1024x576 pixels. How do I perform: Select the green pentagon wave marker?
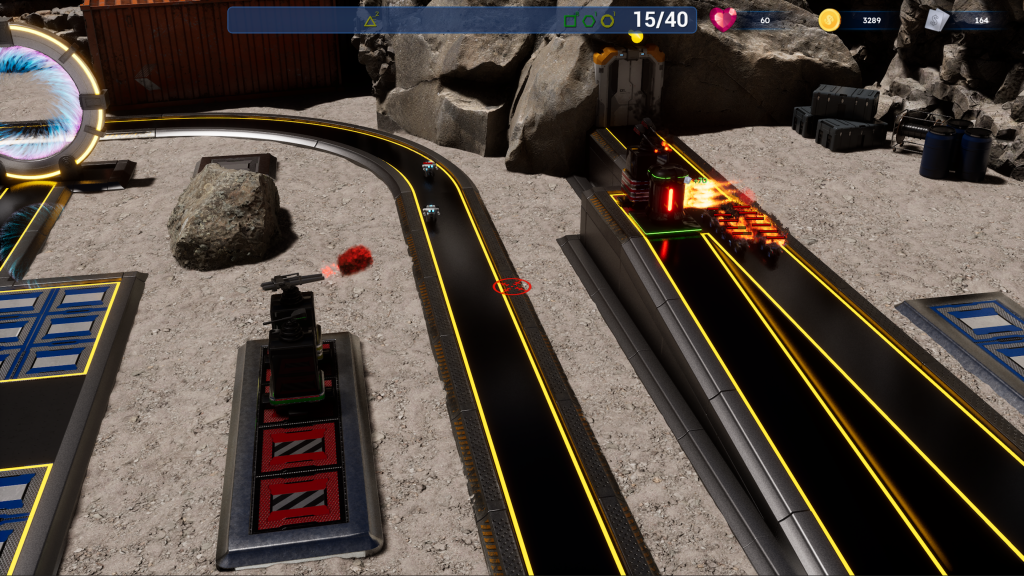point(589,20)
